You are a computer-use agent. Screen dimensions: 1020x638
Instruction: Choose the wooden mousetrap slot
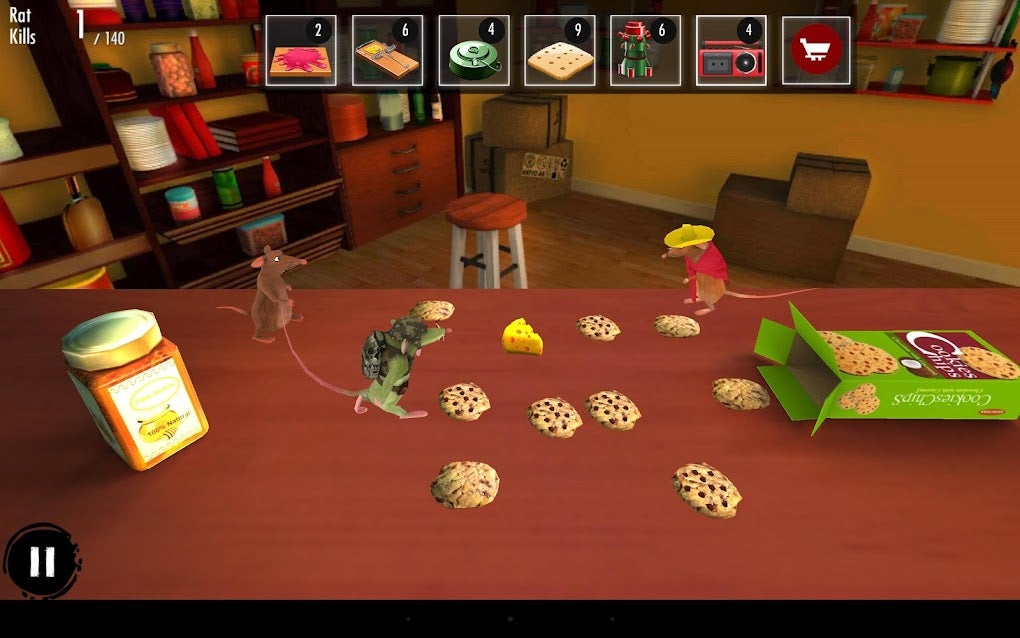387,50
